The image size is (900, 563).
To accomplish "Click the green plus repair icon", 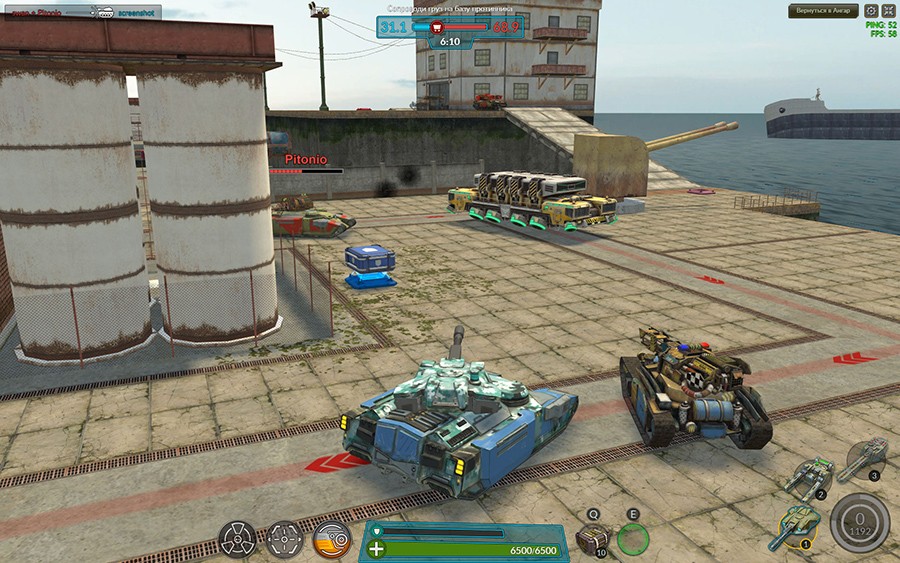I will (x=375, y=548).
